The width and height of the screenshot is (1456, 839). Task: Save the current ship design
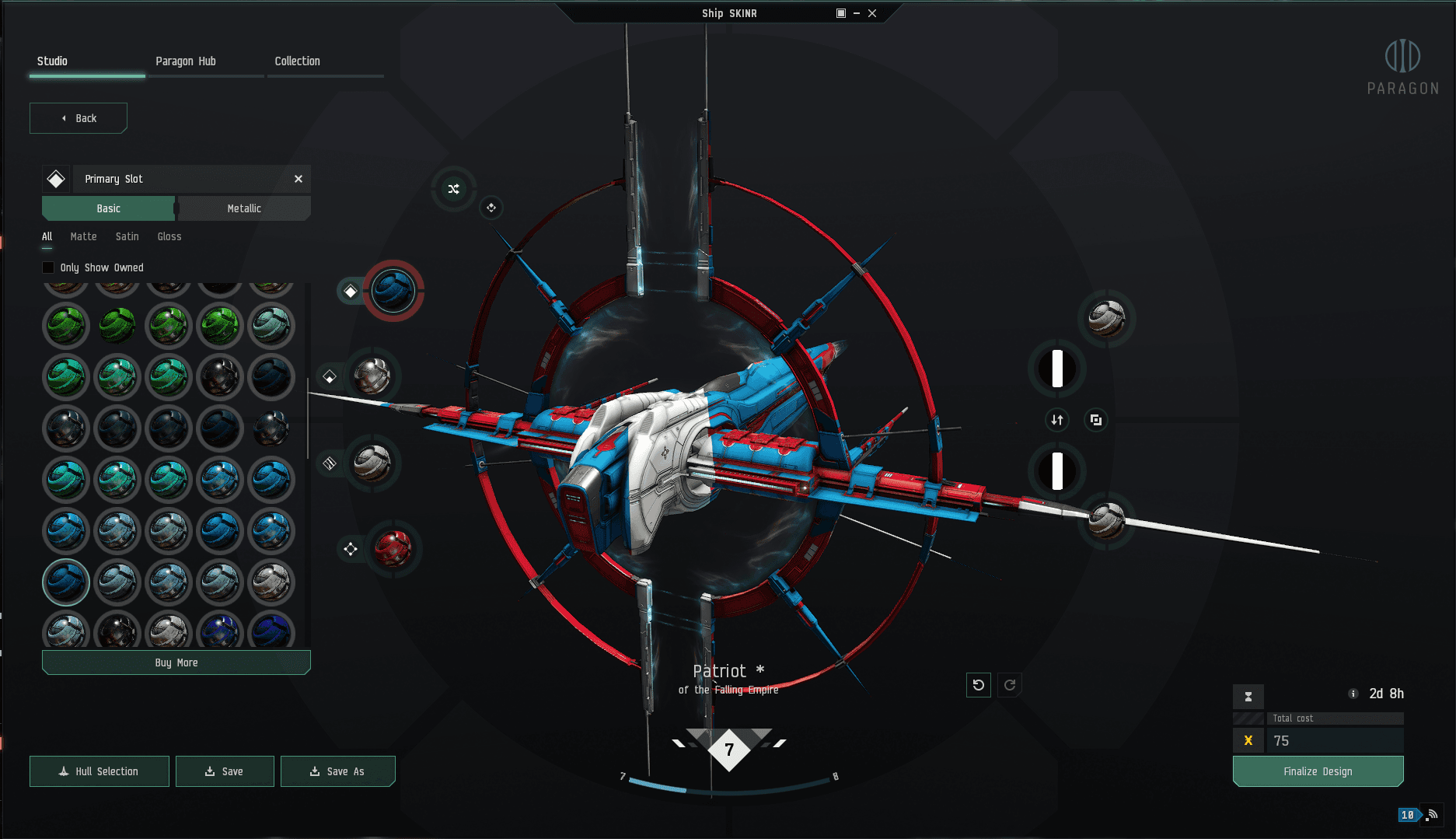pos(225,771)
